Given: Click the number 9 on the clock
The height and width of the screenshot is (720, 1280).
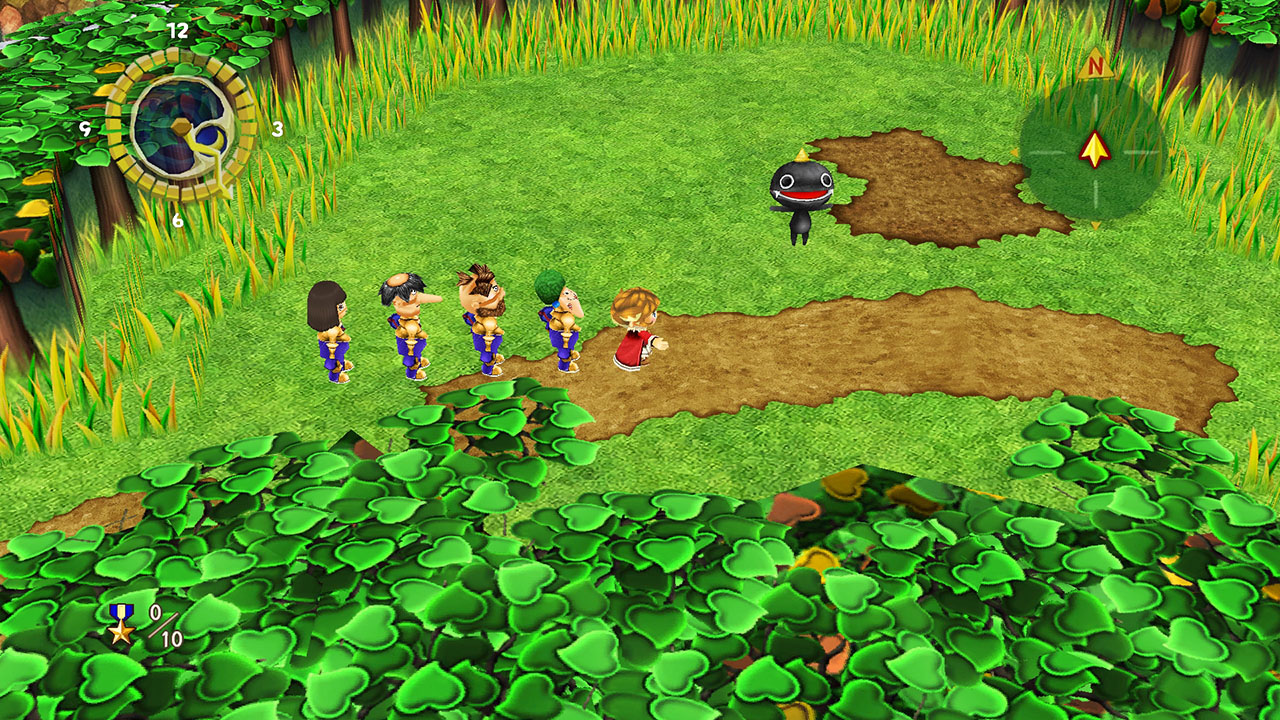Looking at the screenshot, I should point(85,128).
